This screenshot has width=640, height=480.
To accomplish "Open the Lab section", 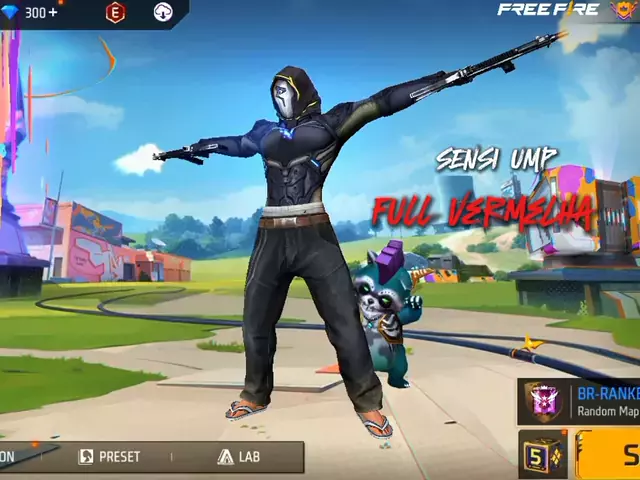I will click(x=238, y=457).
